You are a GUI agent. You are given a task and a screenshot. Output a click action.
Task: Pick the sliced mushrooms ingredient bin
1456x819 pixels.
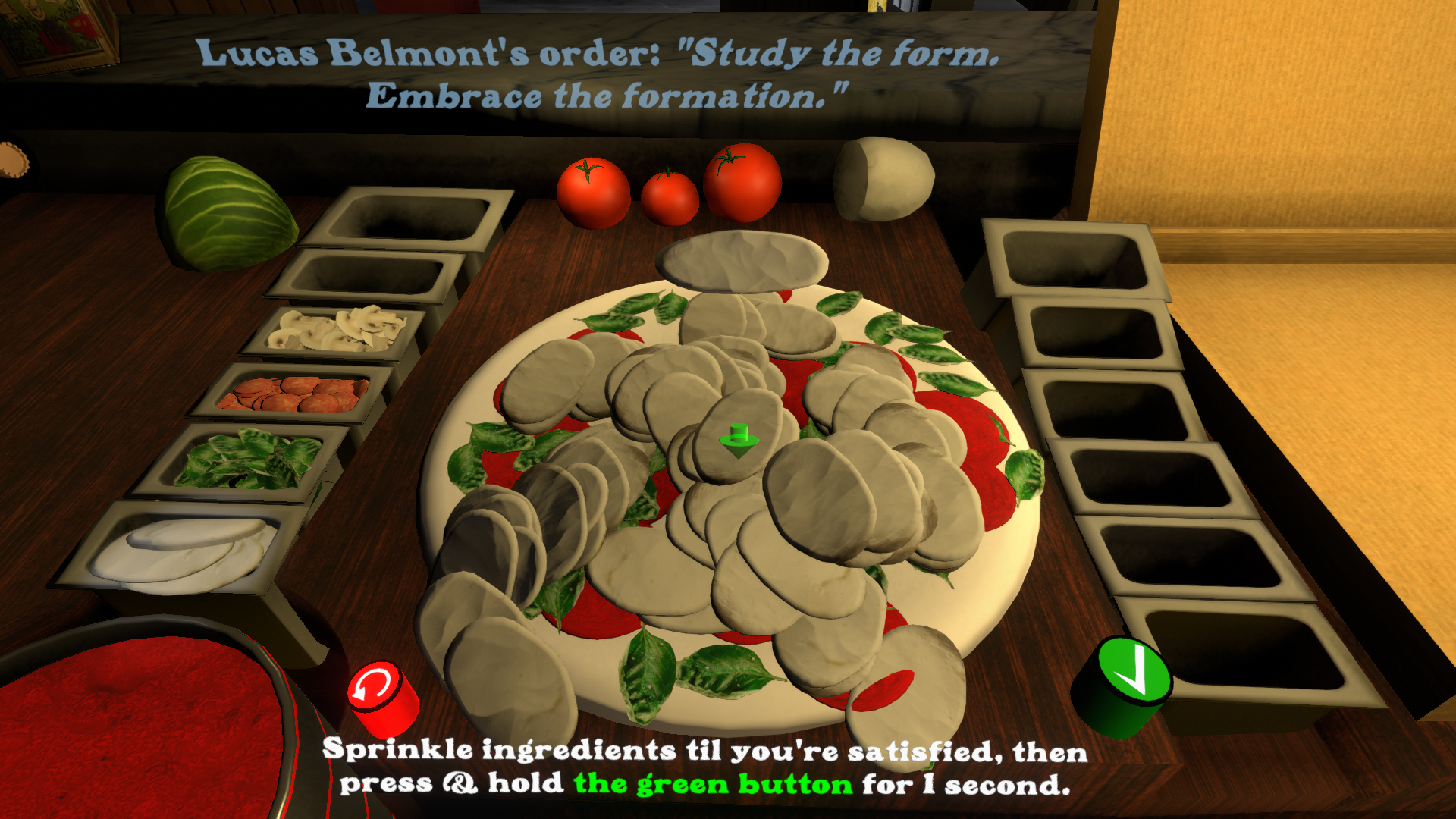[337, 331]
